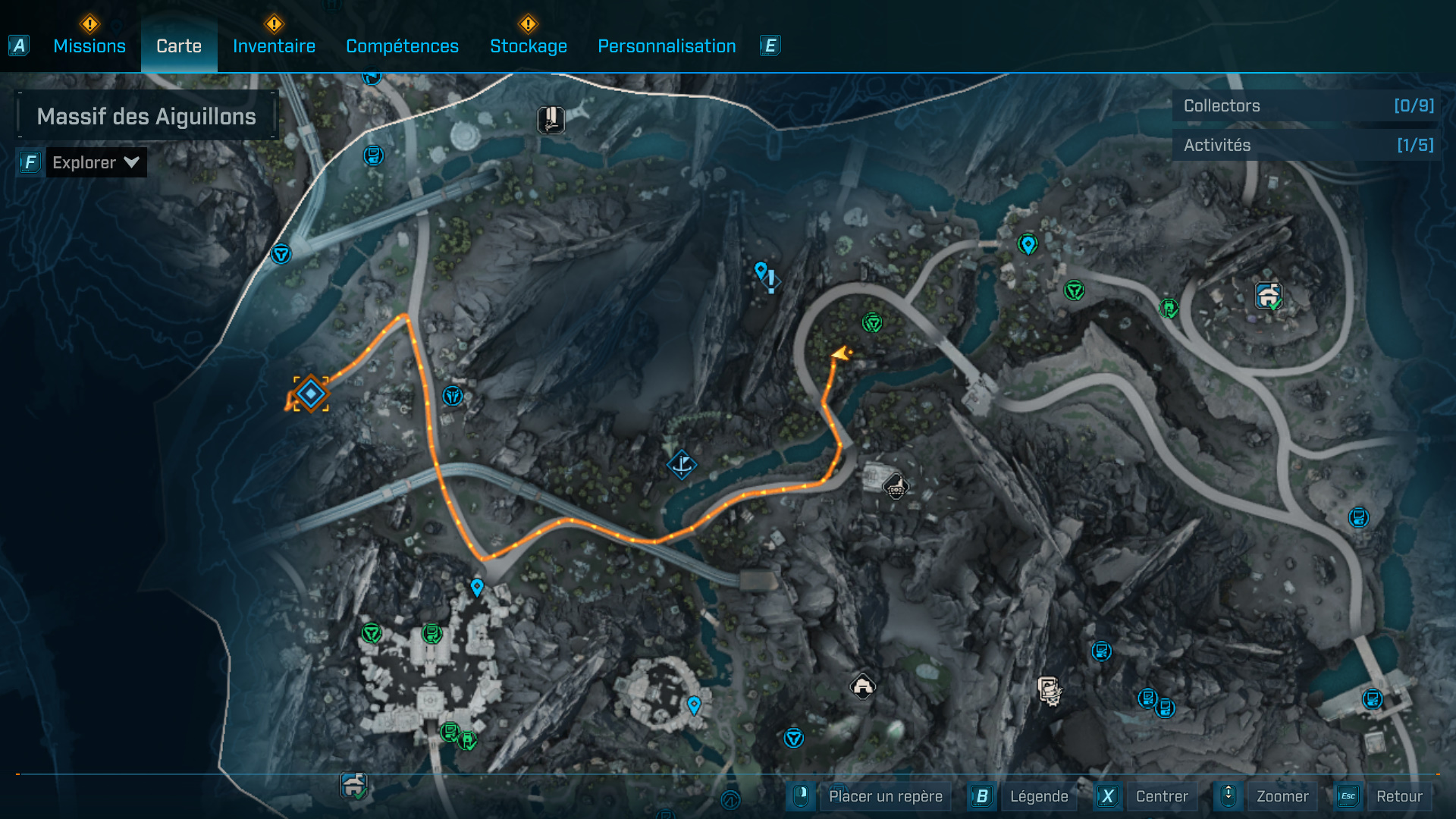Select the Compétences tab

[402, 46]
